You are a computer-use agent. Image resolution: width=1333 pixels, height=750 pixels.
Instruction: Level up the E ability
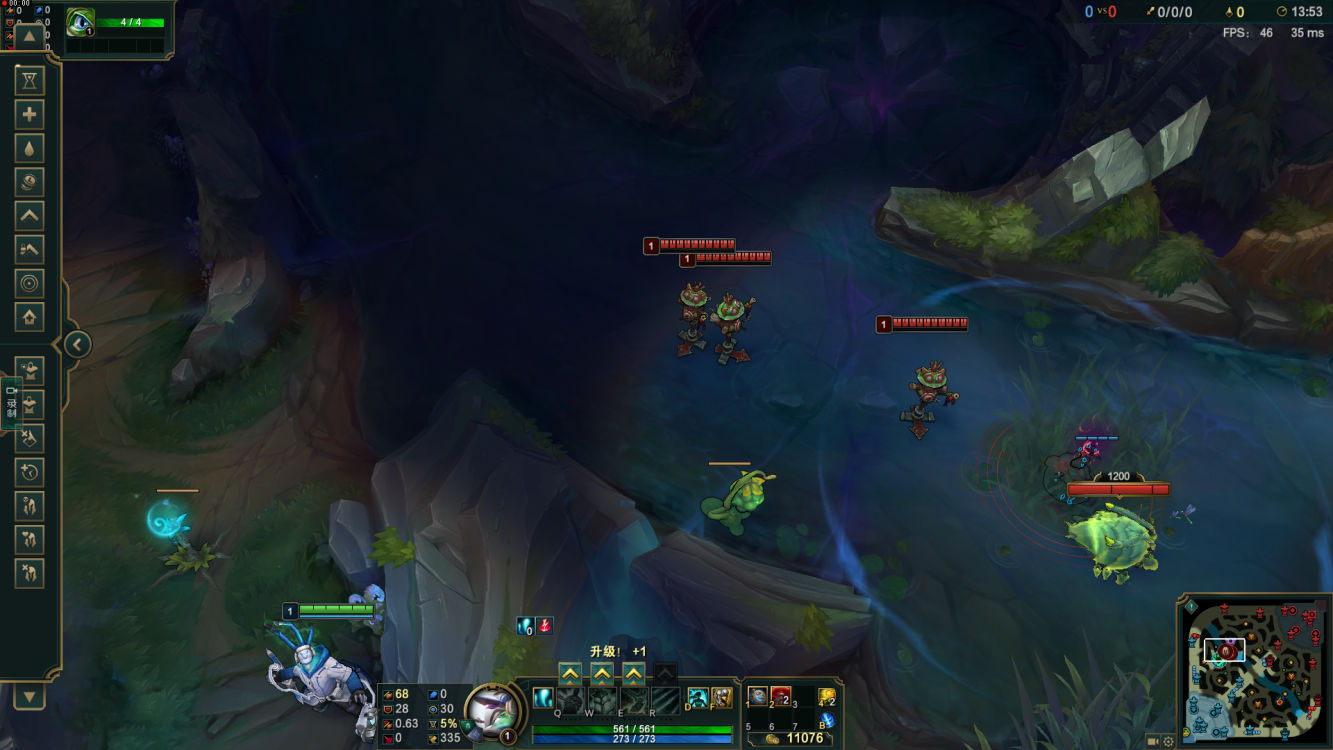(x=633, y=673)
